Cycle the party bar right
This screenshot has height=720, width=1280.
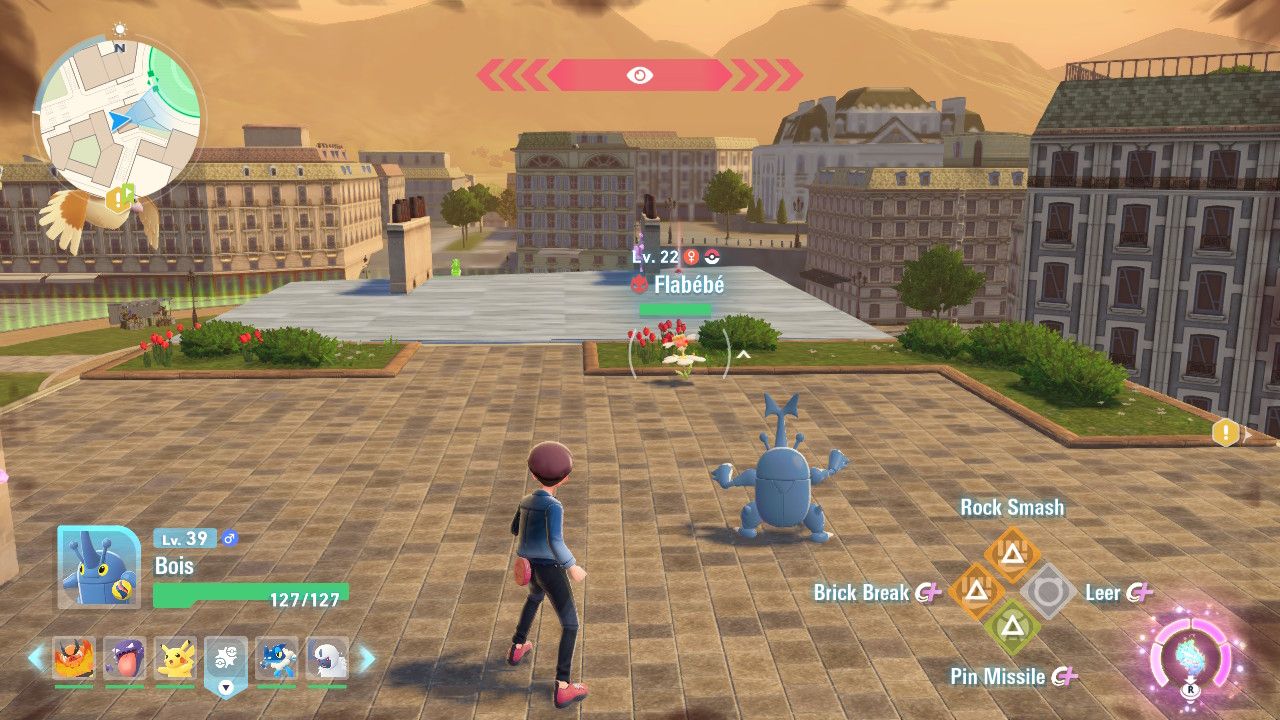tap(367, 657)
